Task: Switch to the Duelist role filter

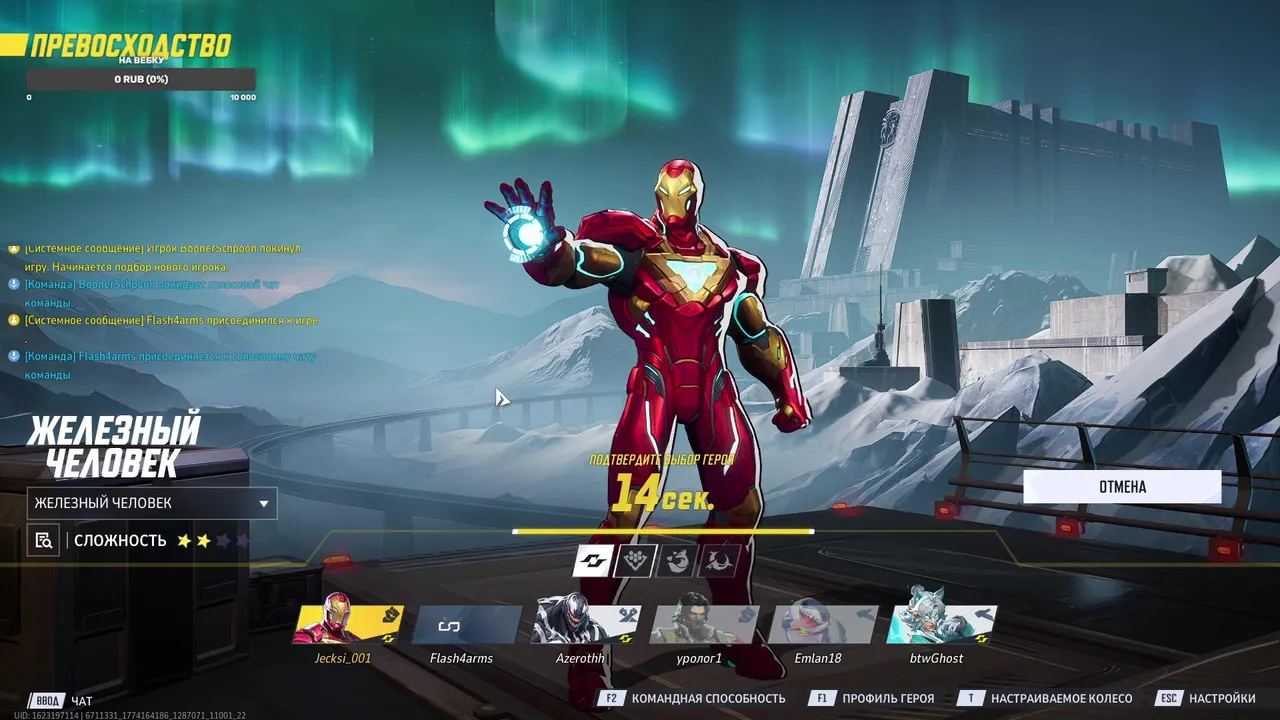Action: point(676,561)
